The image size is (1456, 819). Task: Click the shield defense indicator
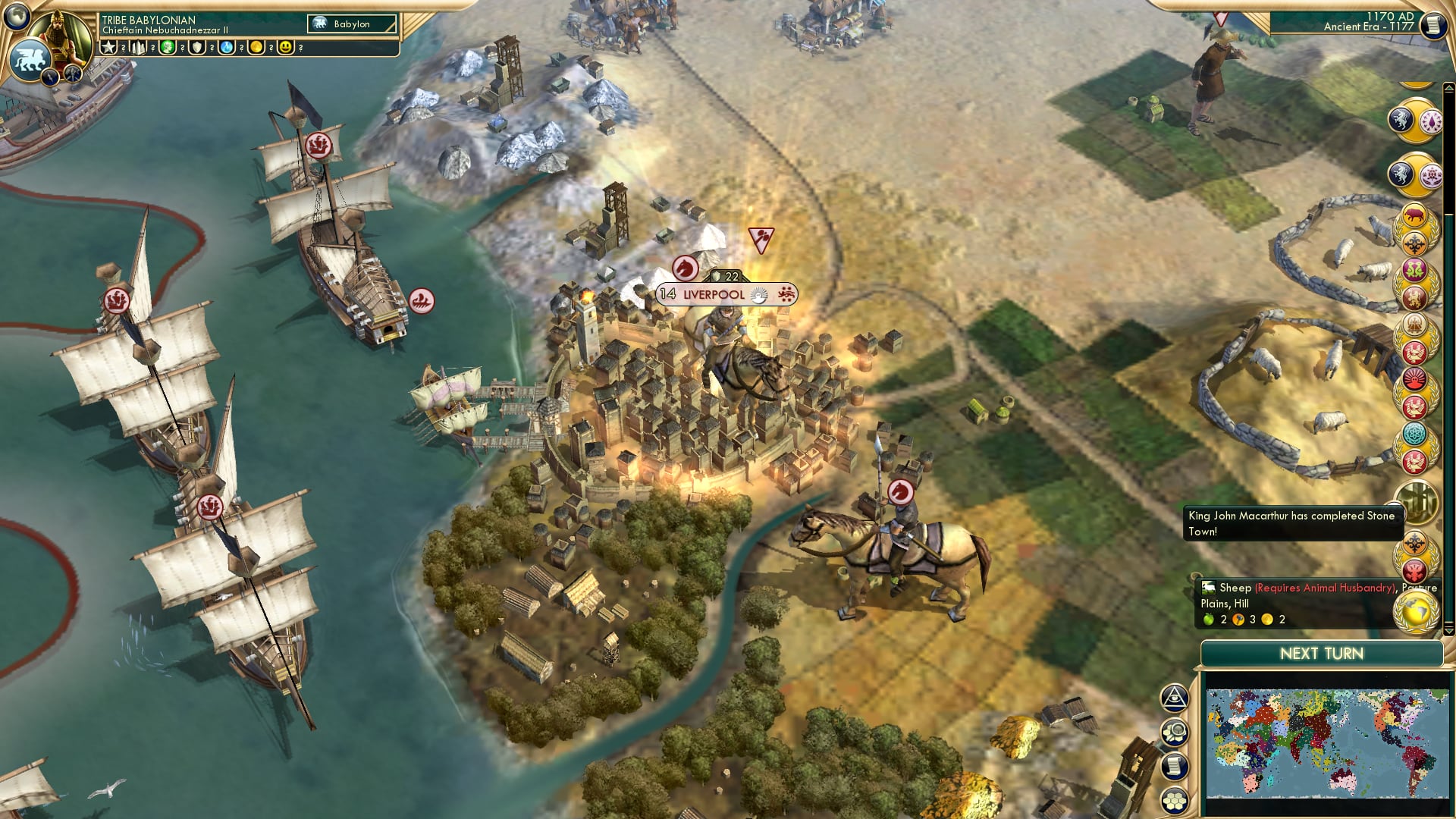click(x=197, y=47)
